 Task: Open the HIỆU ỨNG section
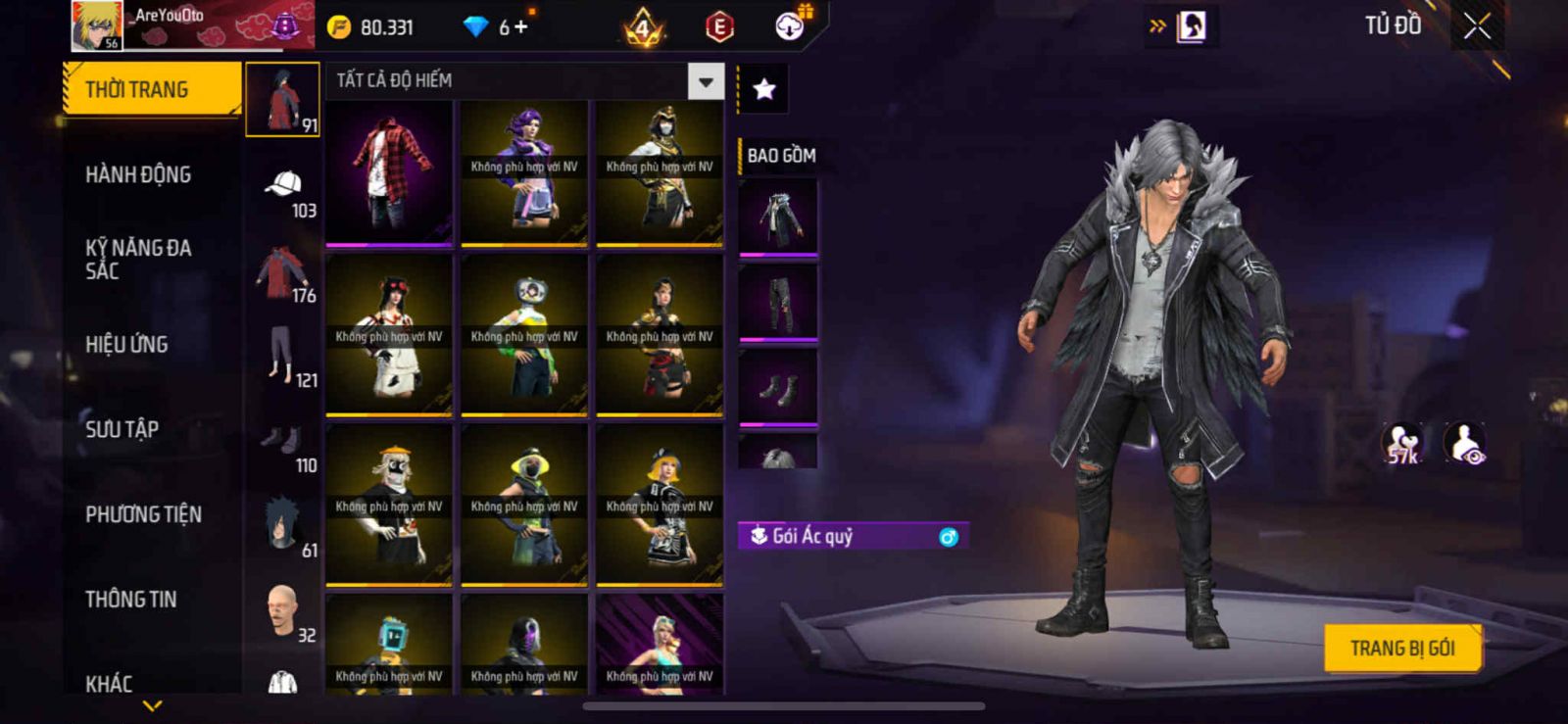click(126, 345)
